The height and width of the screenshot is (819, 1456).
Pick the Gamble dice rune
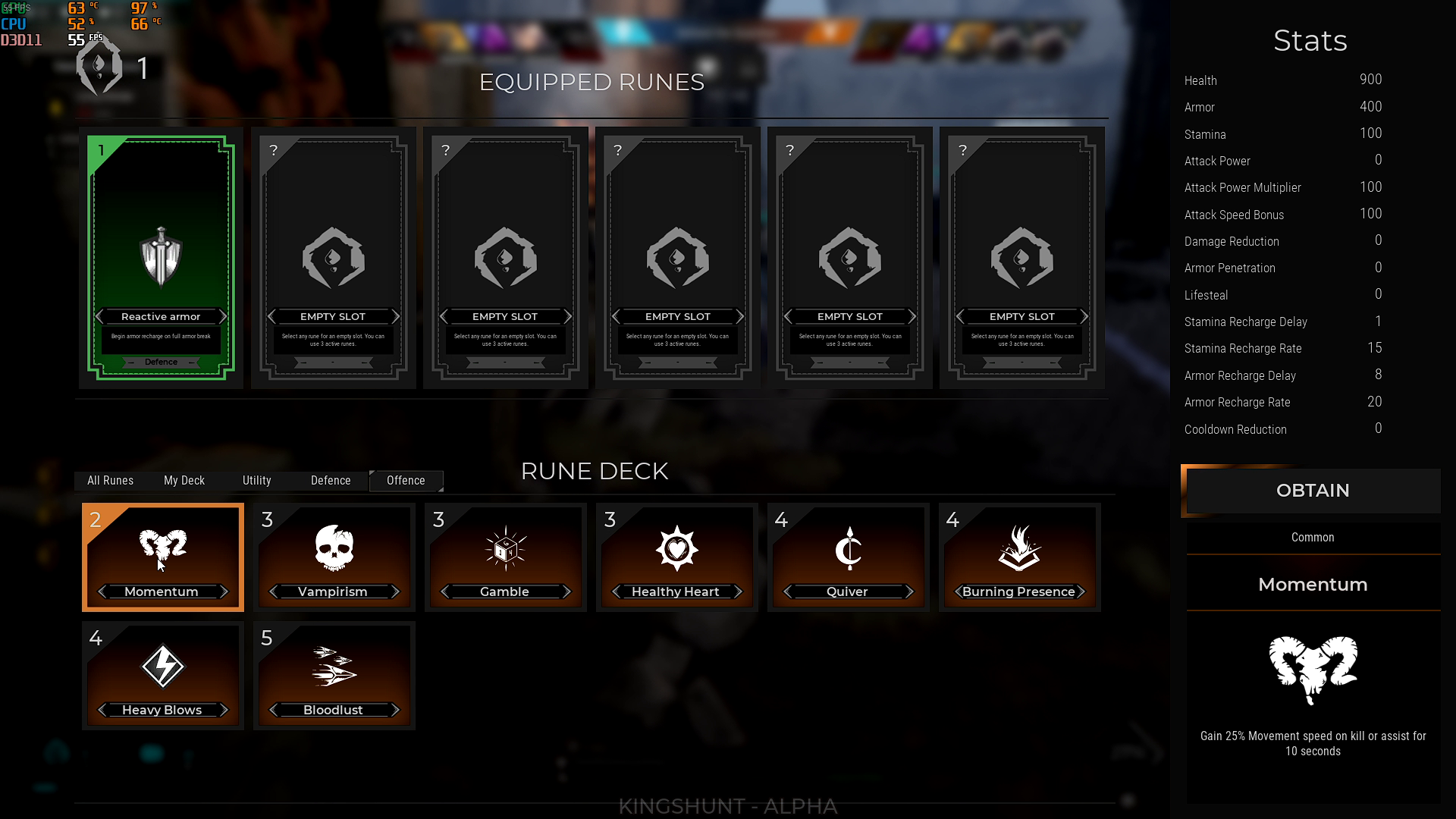point(505,557)
